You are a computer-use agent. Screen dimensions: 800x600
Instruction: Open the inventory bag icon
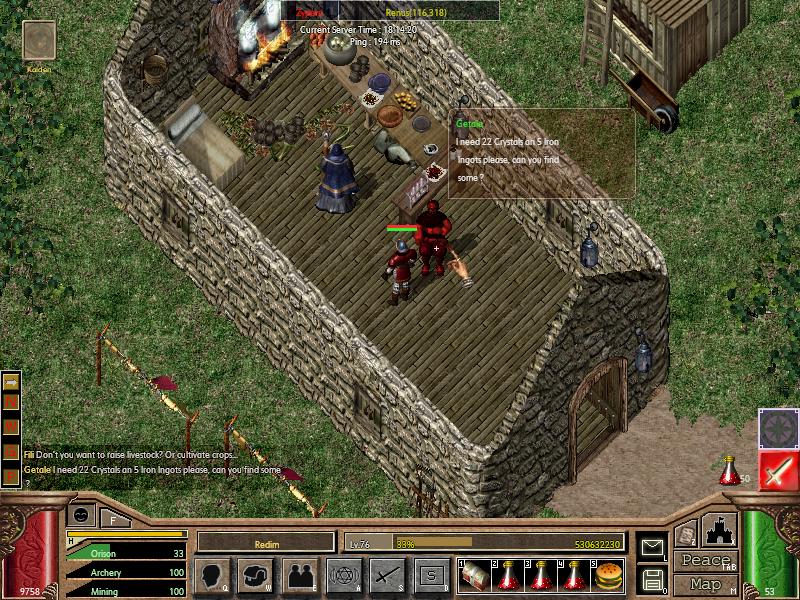tap(256, 575)
